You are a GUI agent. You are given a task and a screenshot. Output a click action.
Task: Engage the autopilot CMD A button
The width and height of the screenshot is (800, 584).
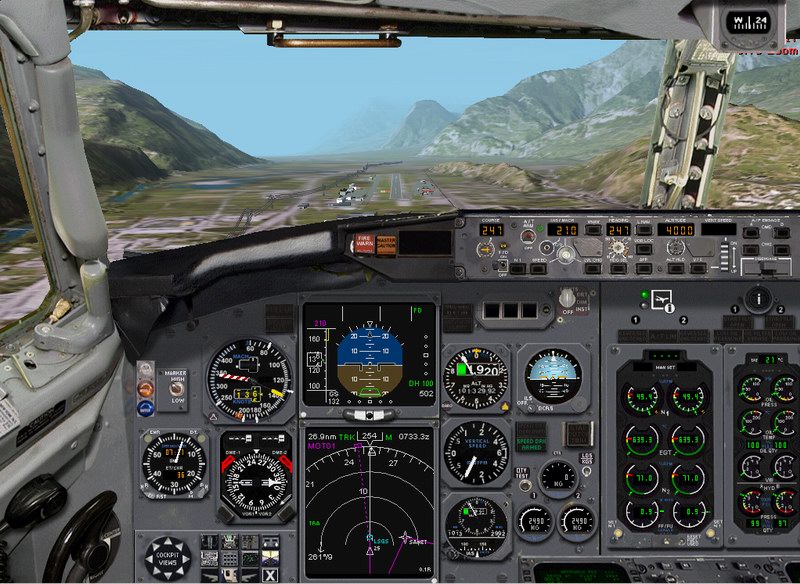(x=749, y=232)
